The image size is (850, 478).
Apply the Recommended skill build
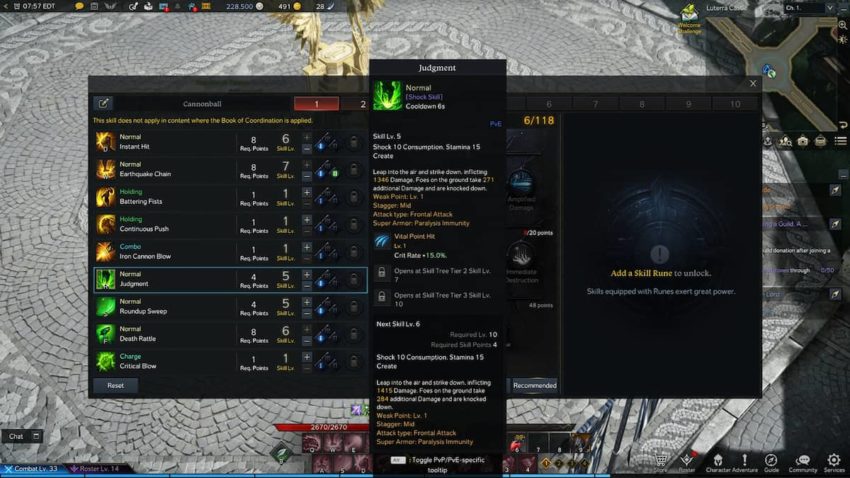(534, 385)
